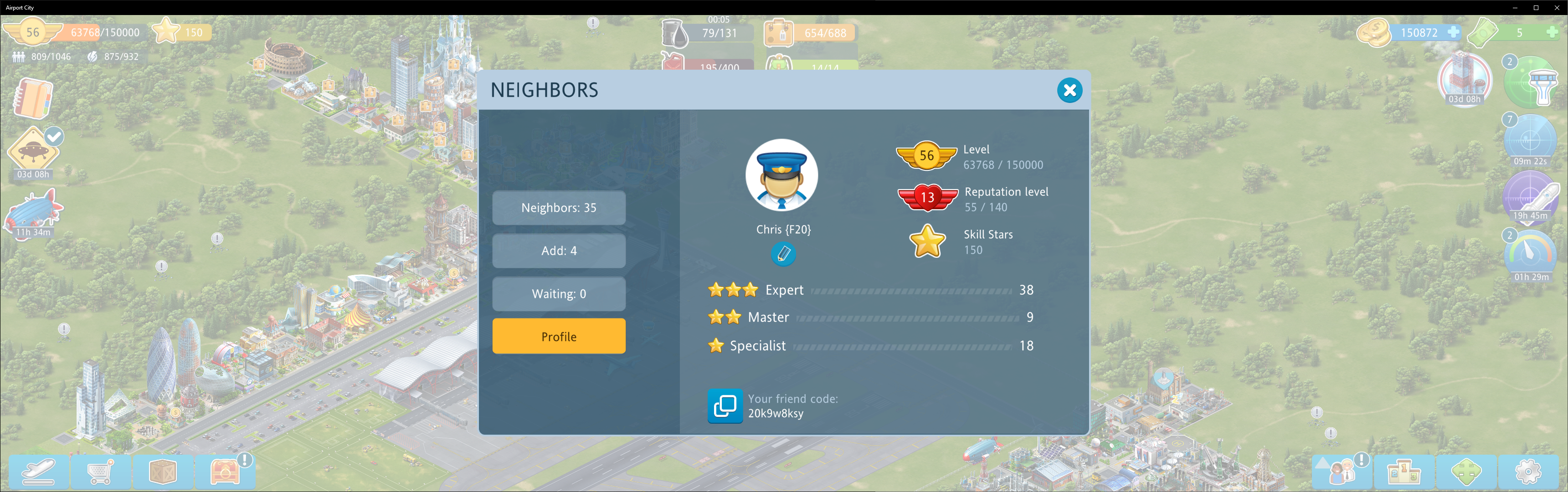This screenshot has width=1568, height=492.
Task: Show the Waiting: 0 tab
Action: tap(558, 294)
